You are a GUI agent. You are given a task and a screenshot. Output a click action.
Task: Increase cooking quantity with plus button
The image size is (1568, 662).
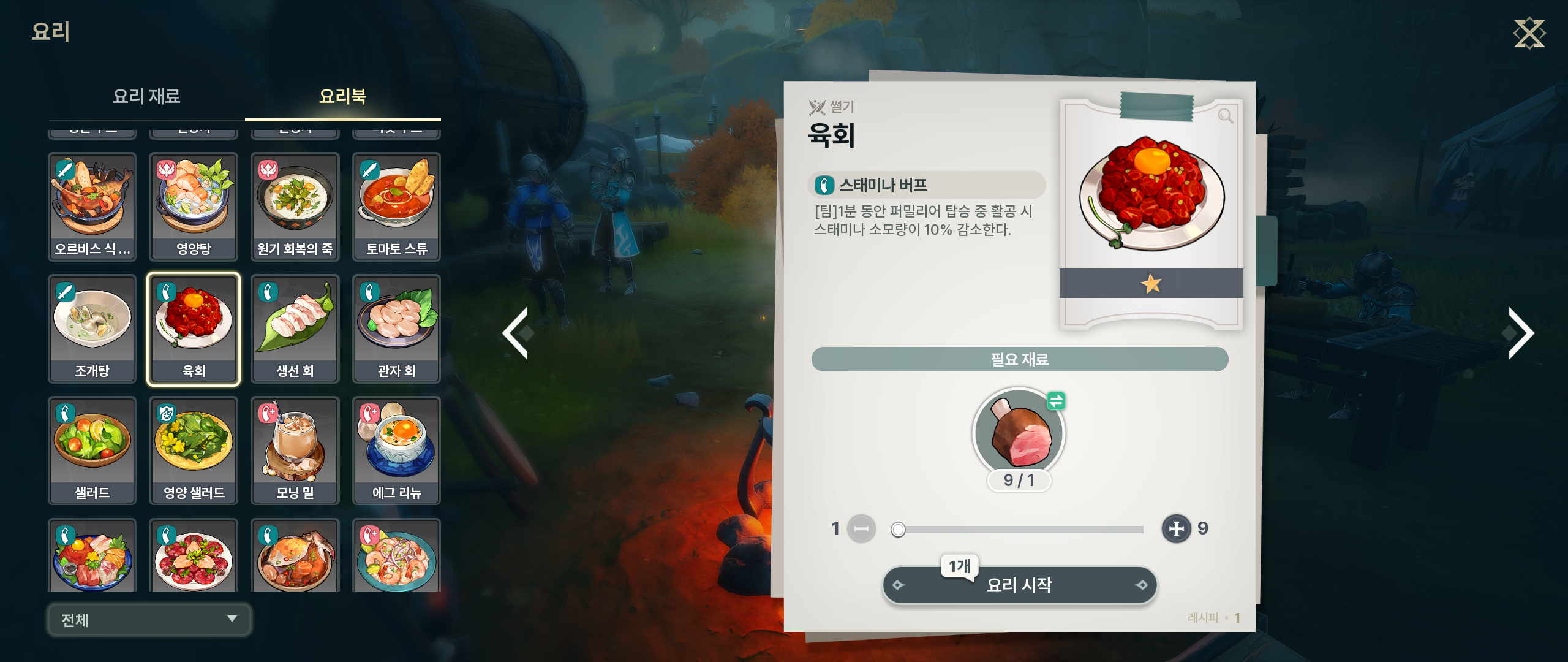(1176, 528)
